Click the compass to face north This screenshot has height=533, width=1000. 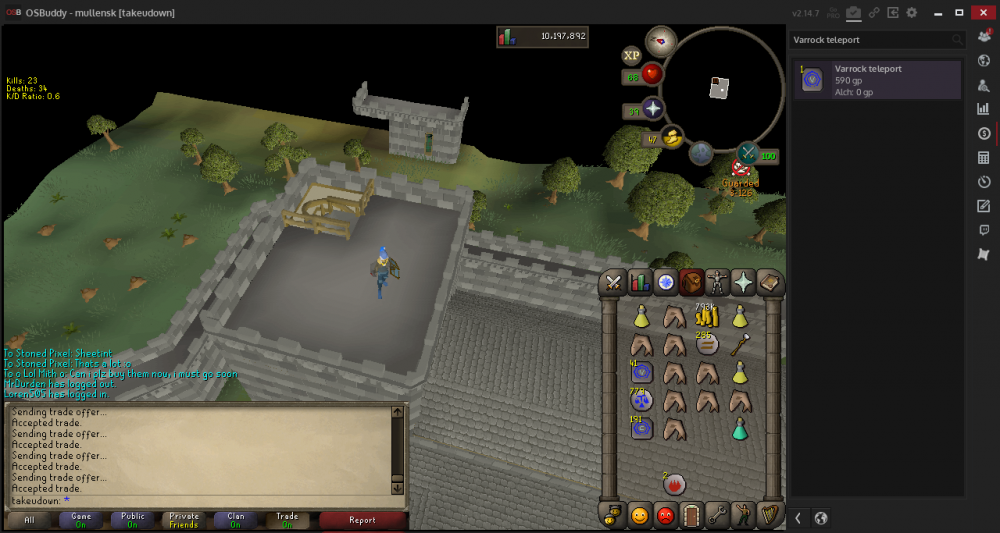pos(661,42)
